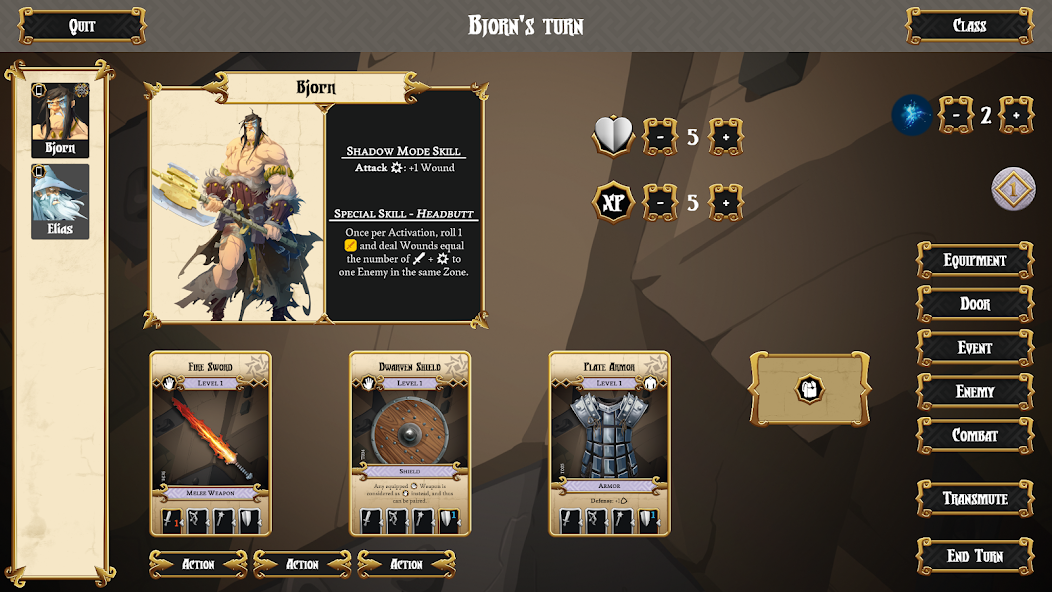
Task: Increase Bjorn's health by one
Action: [726, 137]
